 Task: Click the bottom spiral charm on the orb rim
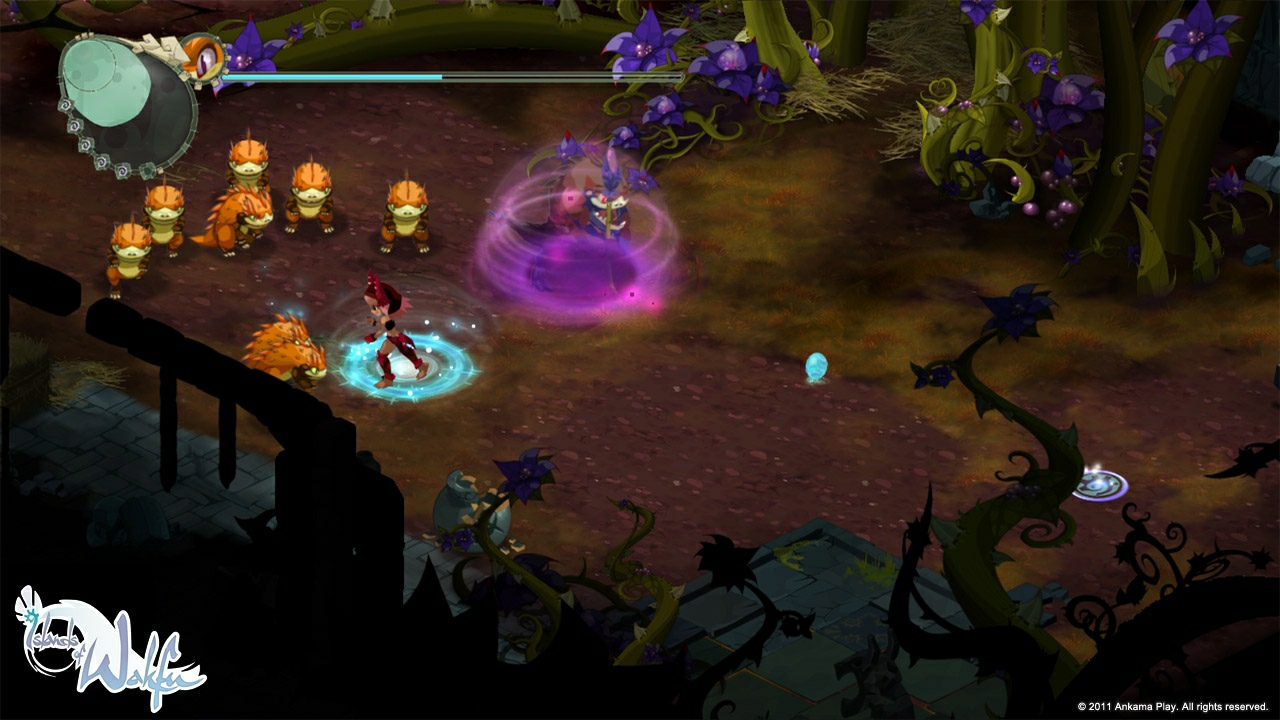[121, 170]
